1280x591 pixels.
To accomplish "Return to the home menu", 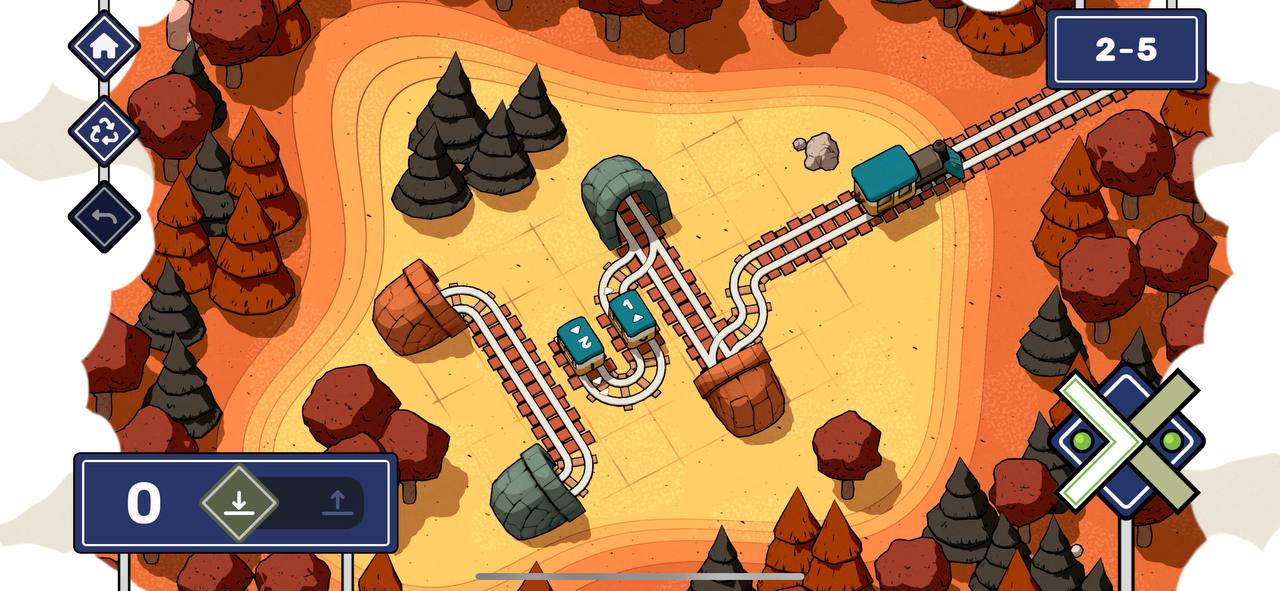I will pos(104,46).
